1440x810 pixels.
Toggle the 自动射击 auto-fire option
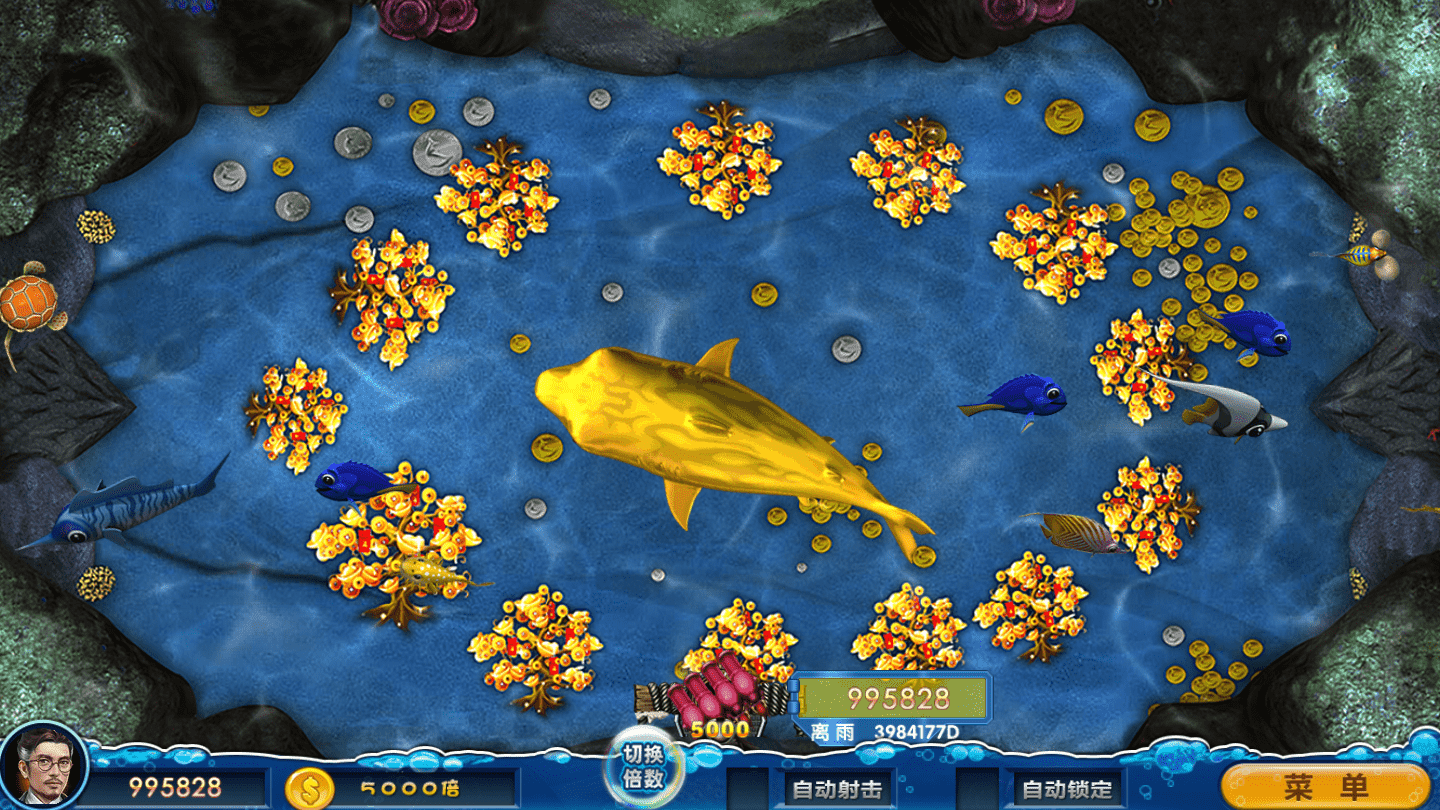point(836,789)
